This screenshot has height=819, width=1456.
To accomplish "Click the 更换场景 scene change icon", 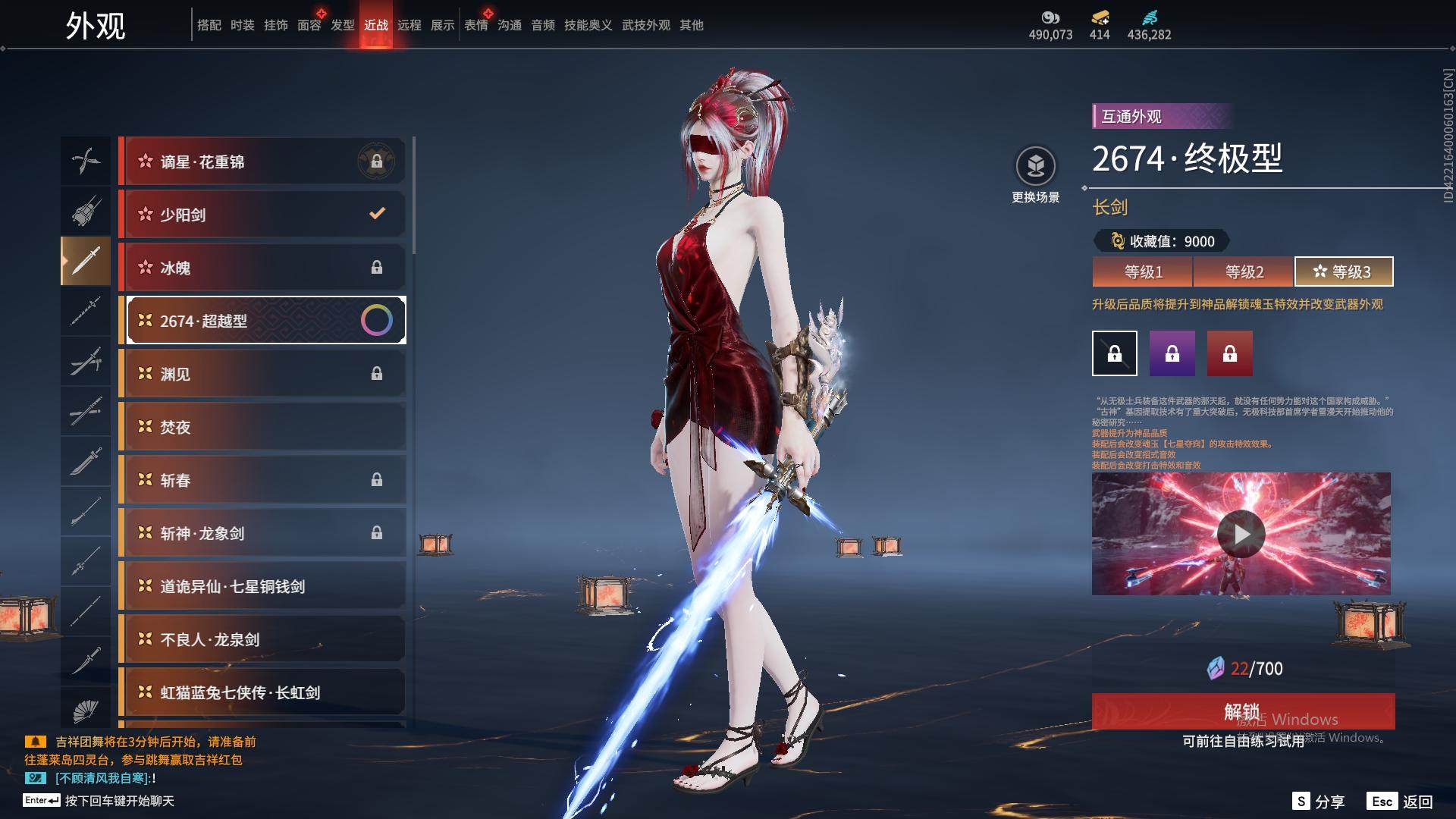I will point(1036,166).
